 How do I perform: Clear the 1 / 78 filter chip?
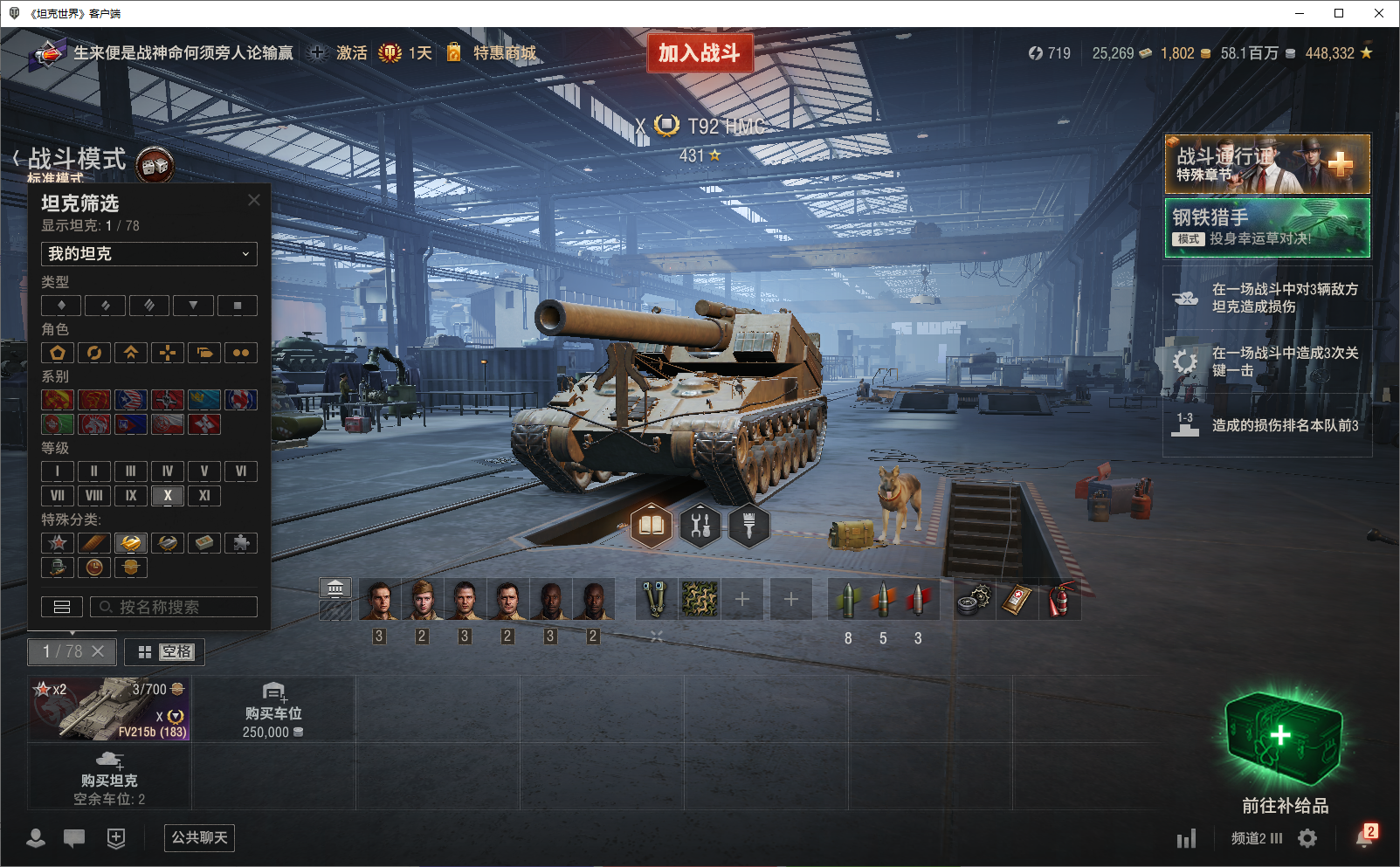click(98, 651)
